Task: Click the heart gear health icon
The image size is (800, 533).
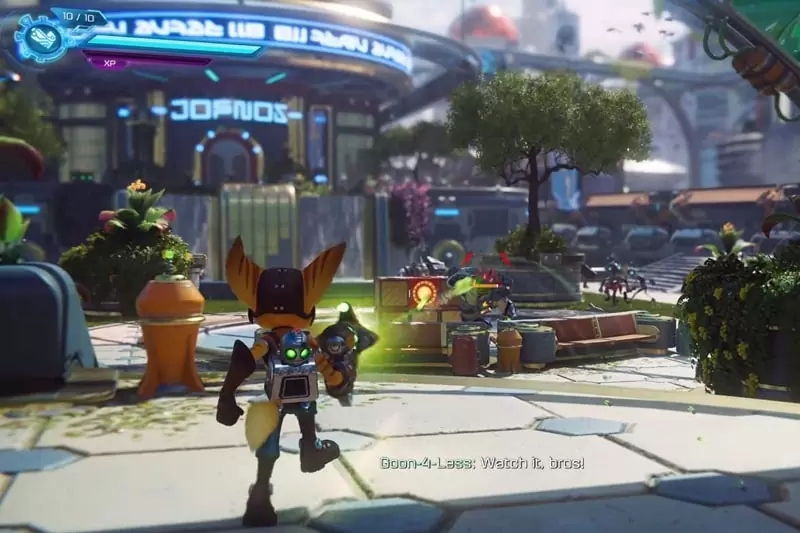Action: pyautogui.click(x=39, y=38)
